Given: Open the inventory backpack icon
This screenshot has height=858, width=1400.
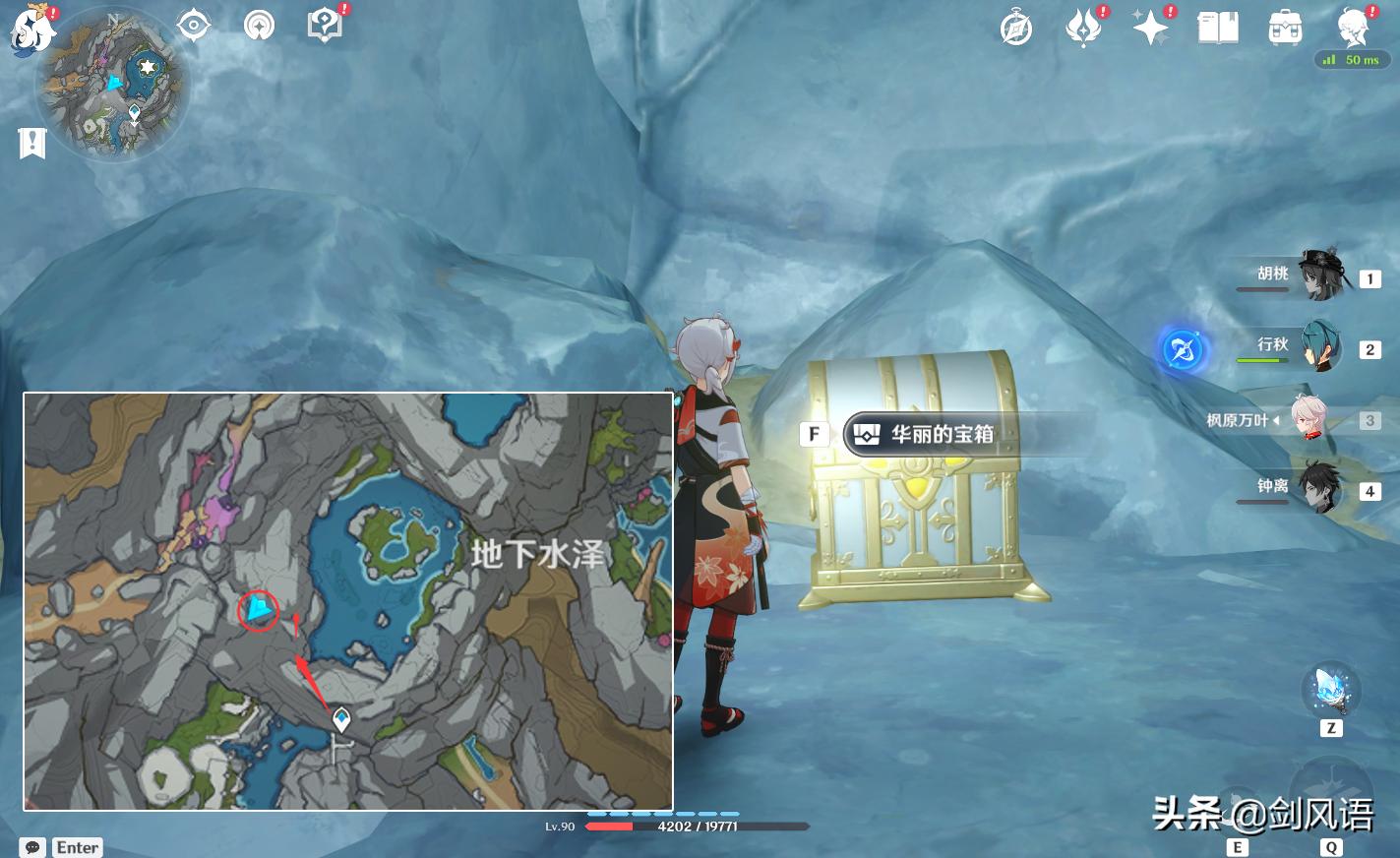Looking at the screenshot, I should click(x=1286, y=27).
